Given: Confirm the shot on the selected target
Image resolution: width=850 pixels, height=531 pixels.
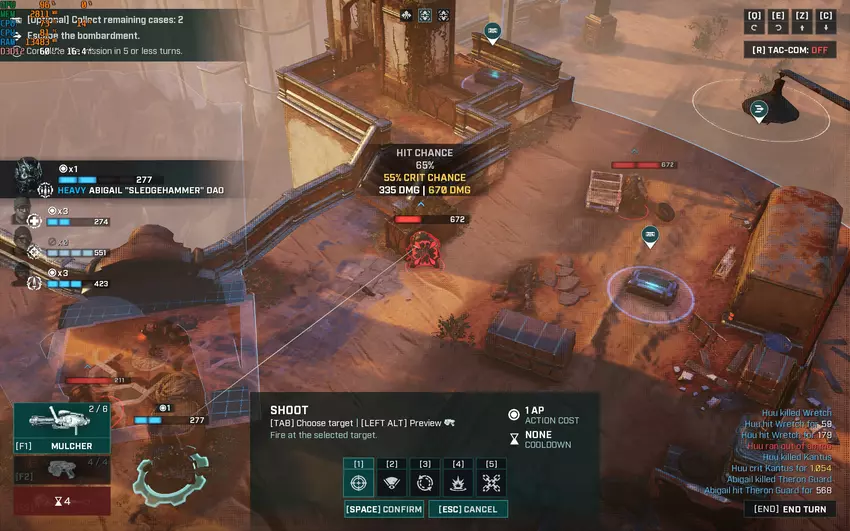Looking at the screenshot, I should (383, 509).
